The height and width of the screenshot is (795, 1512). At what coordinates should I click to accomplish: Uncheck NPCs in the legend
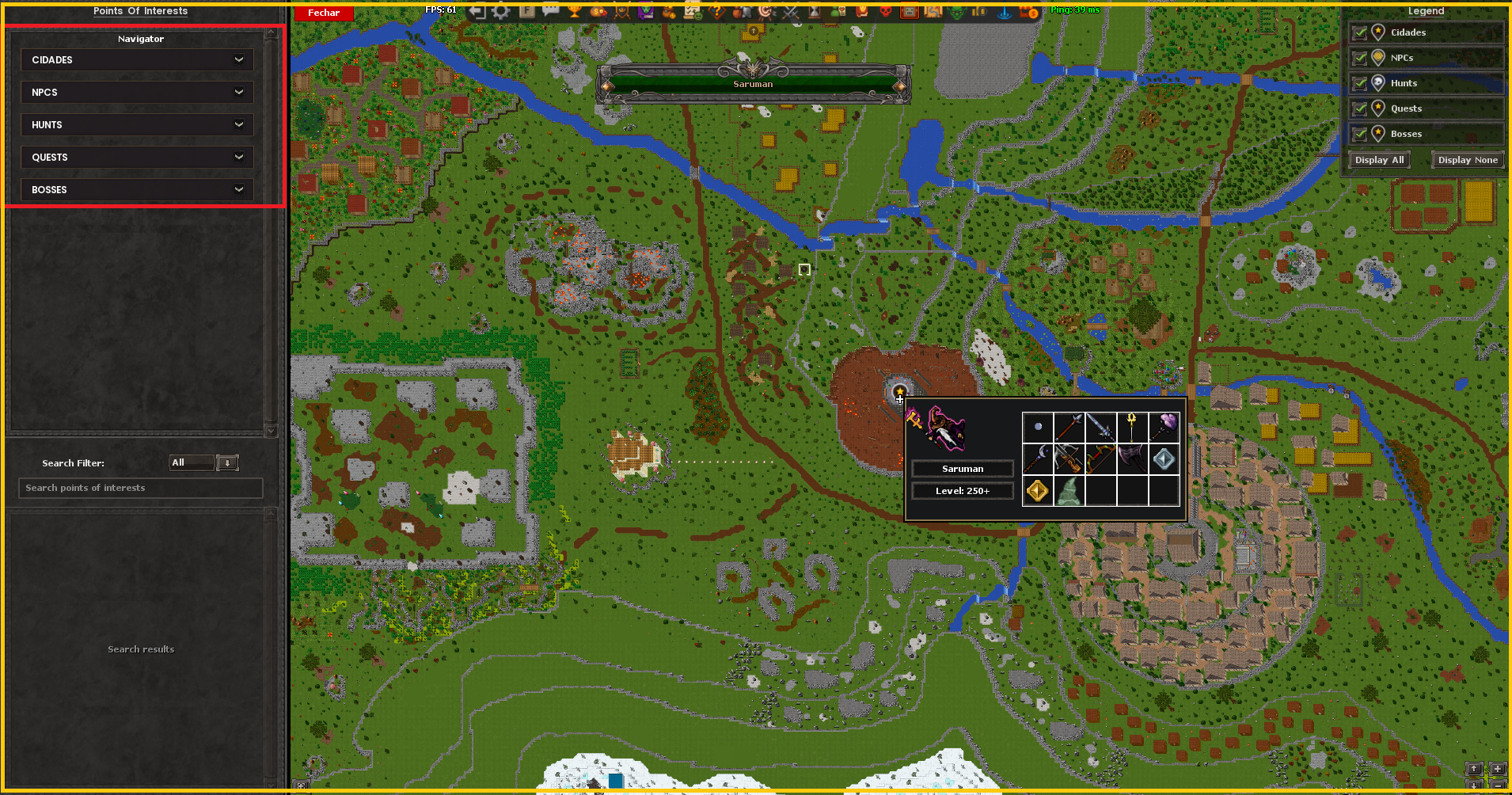coord(1360,58)
